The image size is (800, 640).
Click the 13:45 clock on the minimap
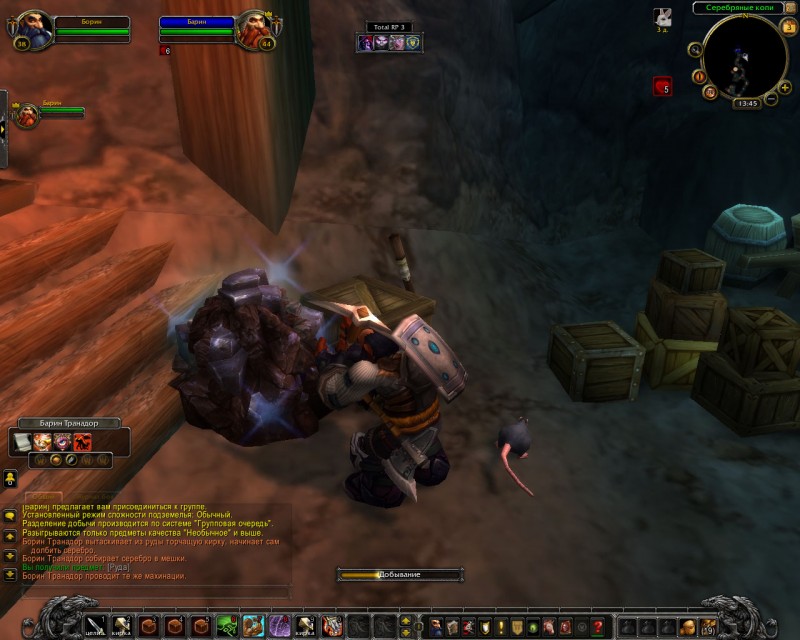point(745,103)
